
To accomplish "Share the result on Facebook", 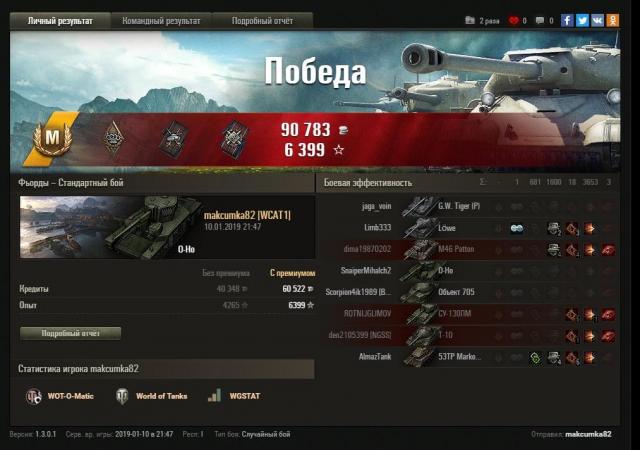I will coord(568,20).
